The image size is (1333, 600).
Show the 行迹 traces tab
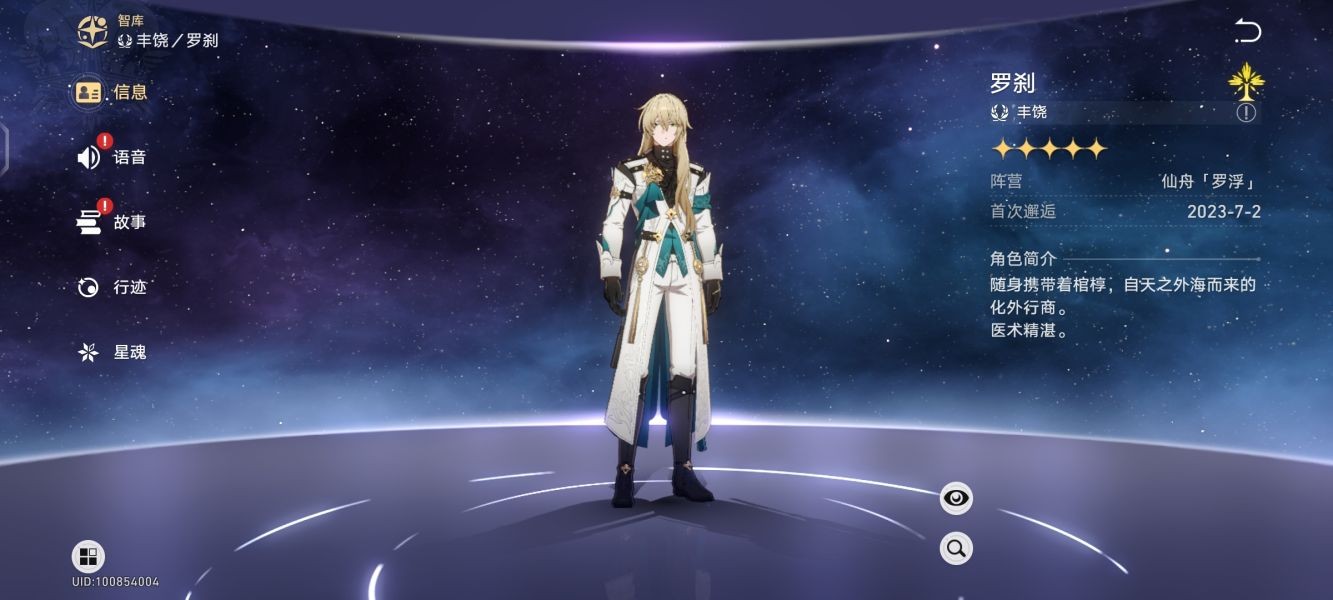pos(112,287)
